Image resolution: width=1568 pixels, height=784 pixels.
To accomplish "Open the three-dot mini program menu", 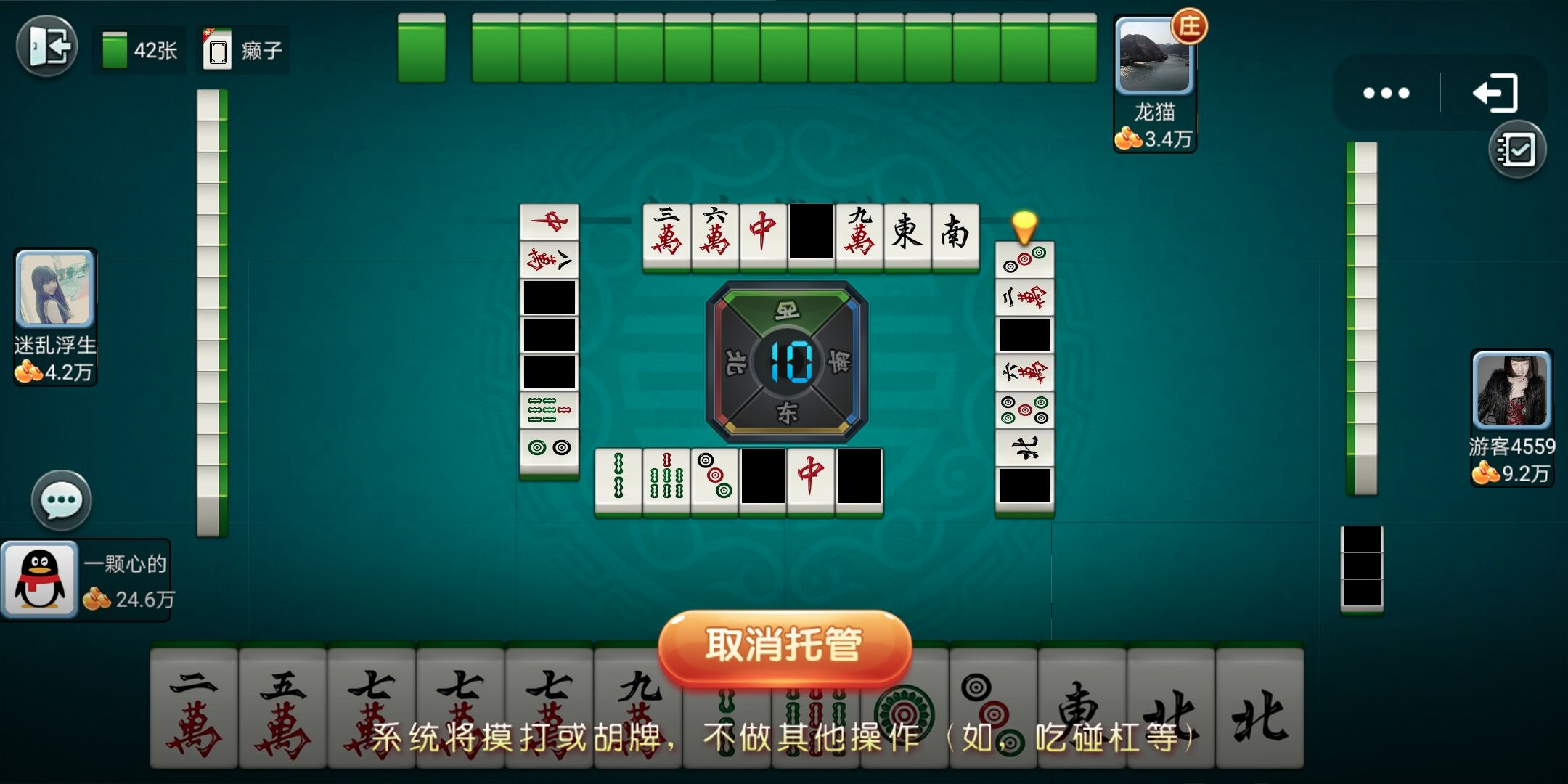I will tap(1386, 93).
